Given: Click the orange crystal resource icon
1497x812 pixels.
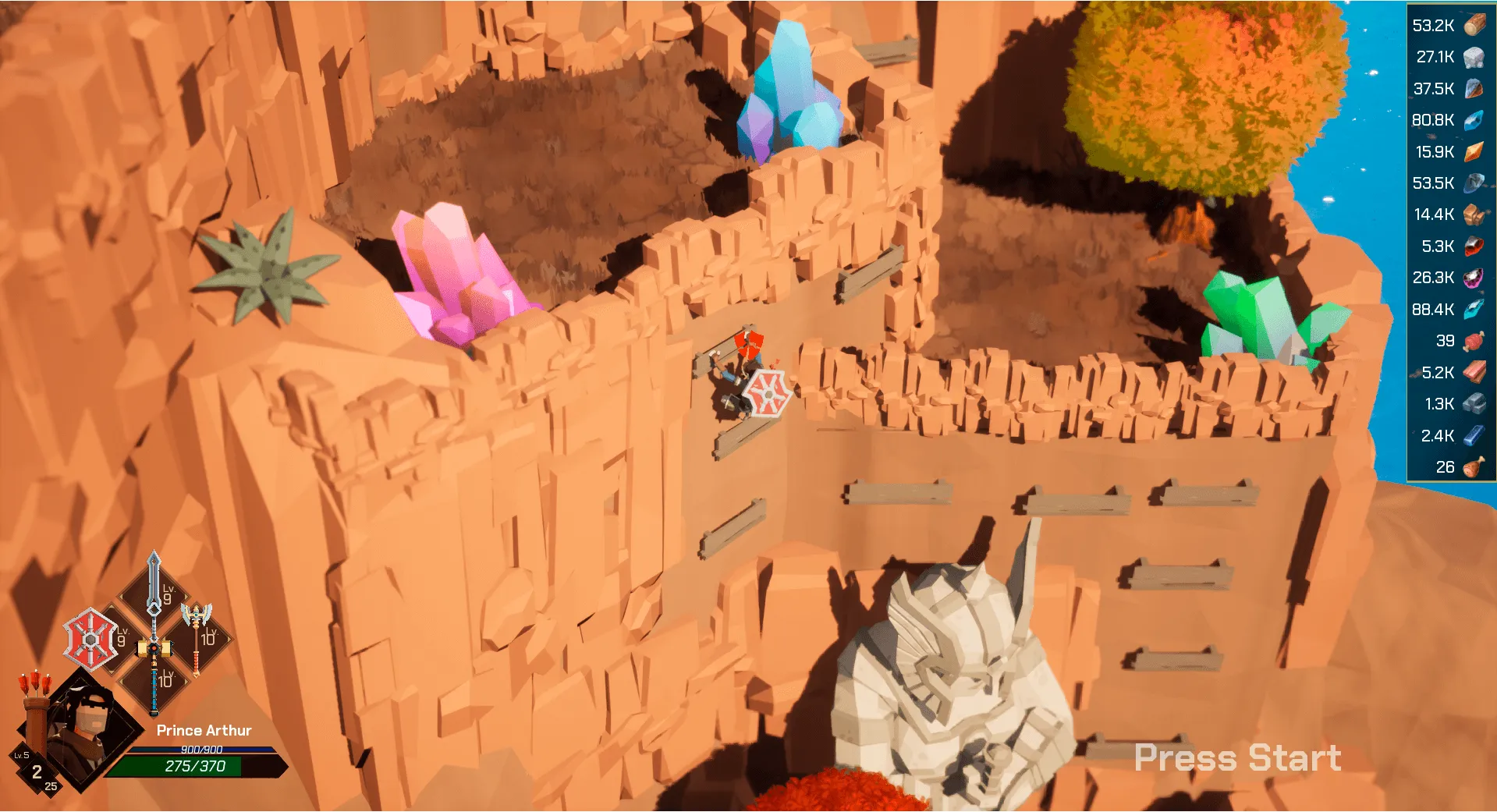Looking at the screenshot, I should [1474, 151].
